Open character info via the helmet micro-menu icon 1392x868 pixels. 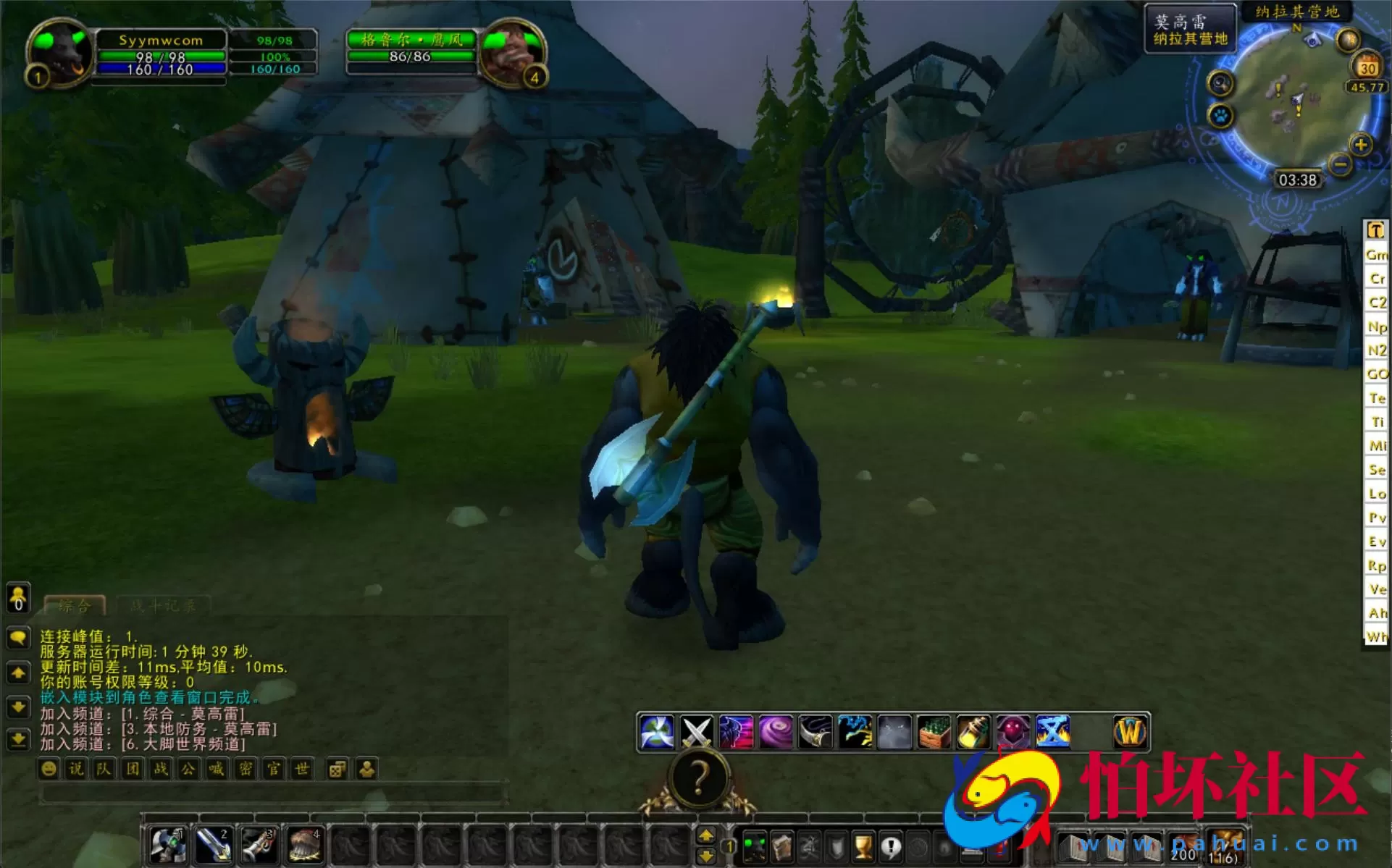click(755, 847)
